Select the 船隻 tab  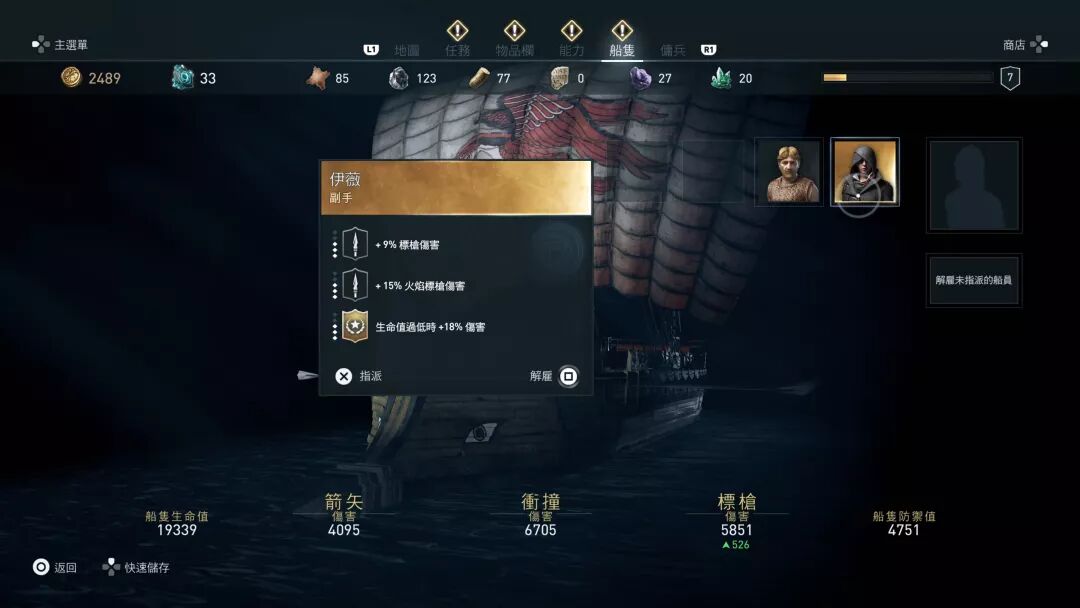point(622,49)
